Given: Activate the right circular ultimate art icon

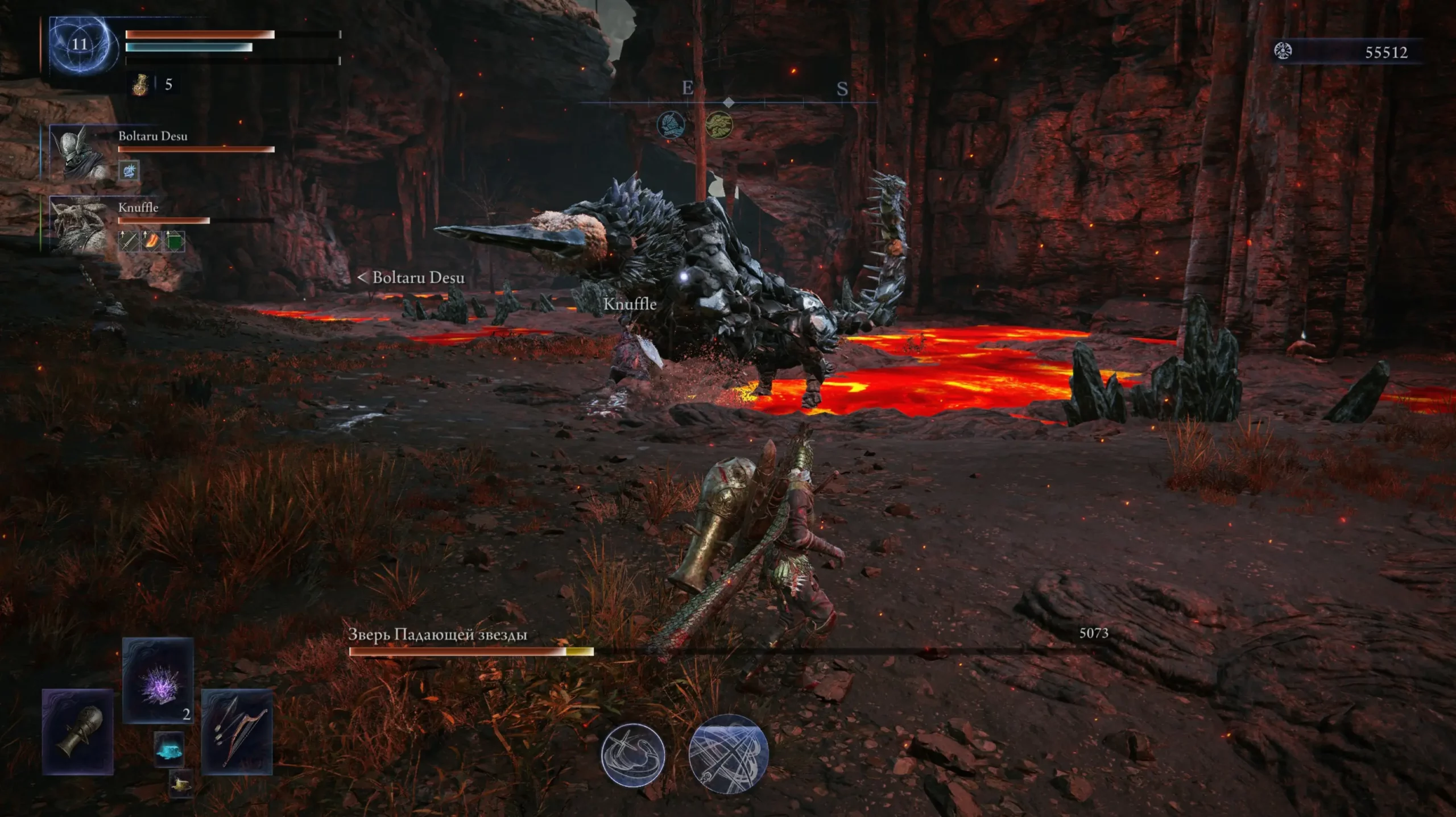Looking at the screenshot, I should pos(728,751).
